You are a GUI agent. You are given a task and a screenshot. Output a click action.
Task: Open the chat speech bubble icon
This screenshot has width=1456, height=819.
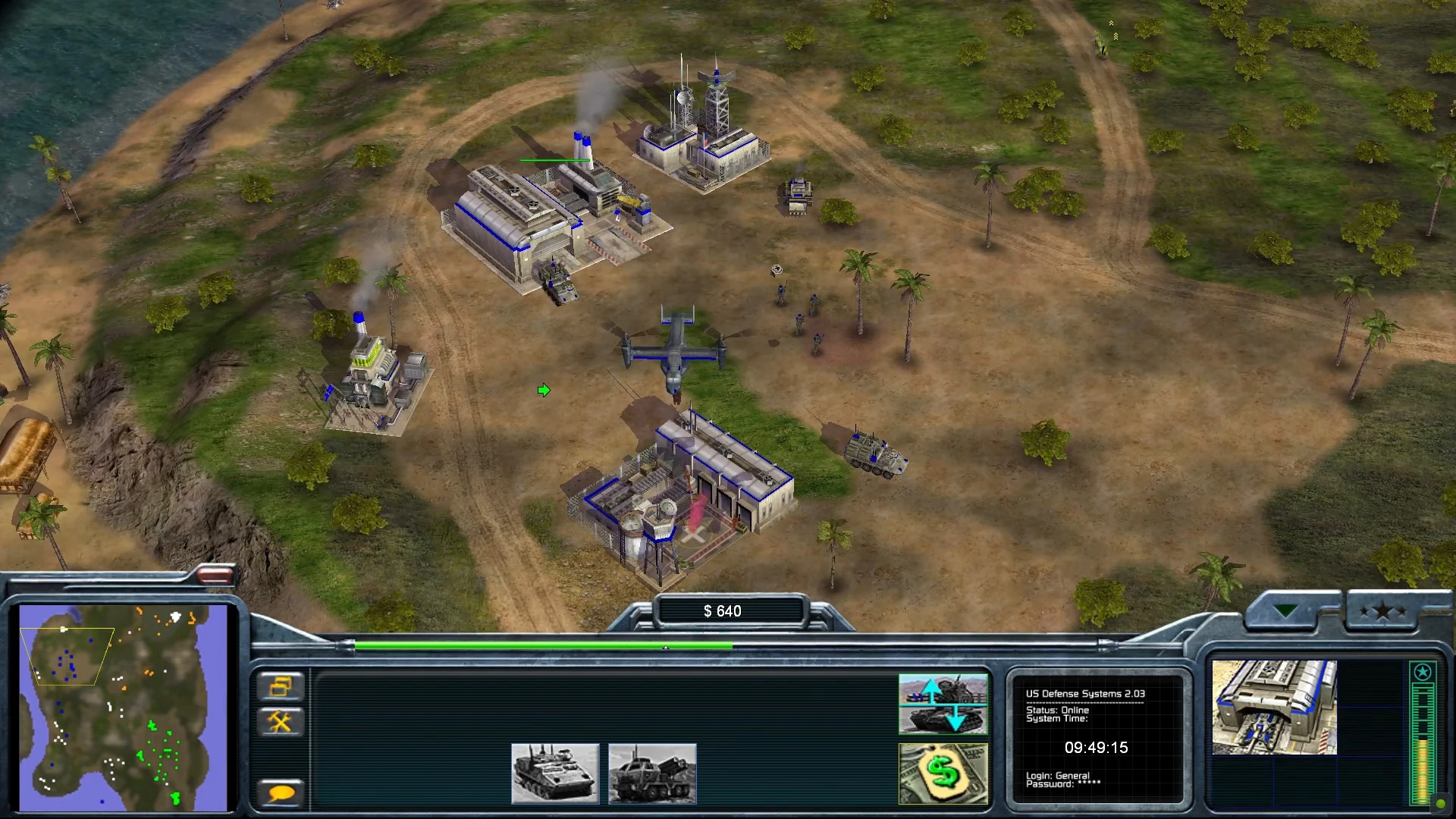(281, 792)
